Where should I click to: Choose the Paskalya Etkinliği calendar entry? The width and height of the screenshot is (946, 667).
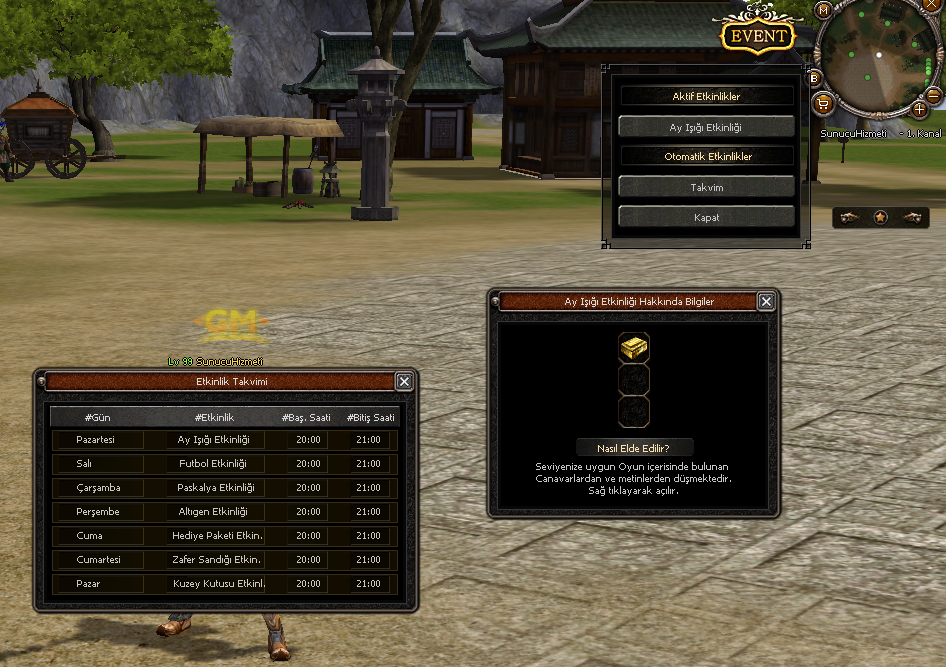point(216,488)
